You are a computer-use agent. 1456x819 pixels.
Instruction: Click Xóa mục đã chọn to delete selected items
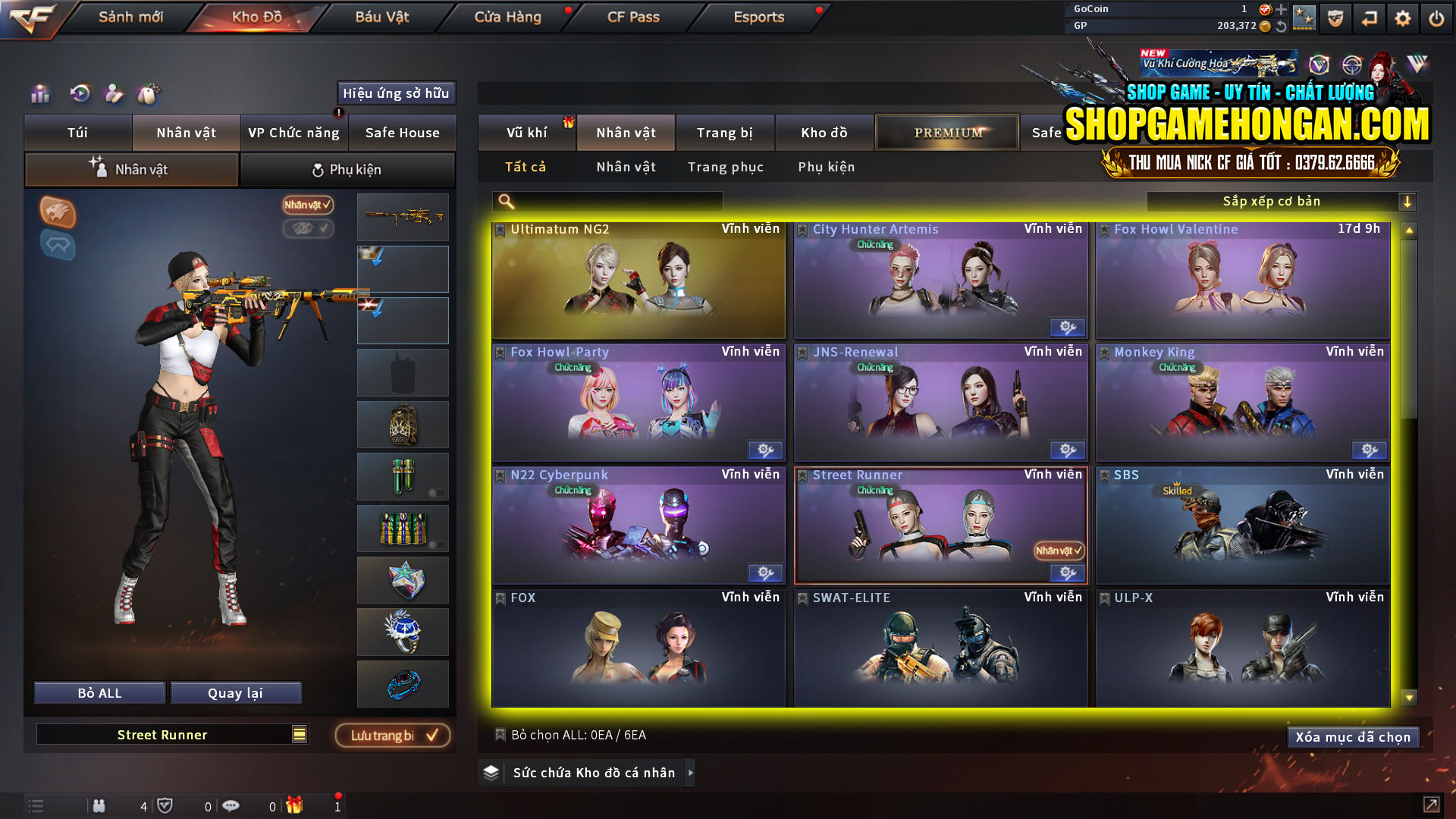(x=1353, y=736)
